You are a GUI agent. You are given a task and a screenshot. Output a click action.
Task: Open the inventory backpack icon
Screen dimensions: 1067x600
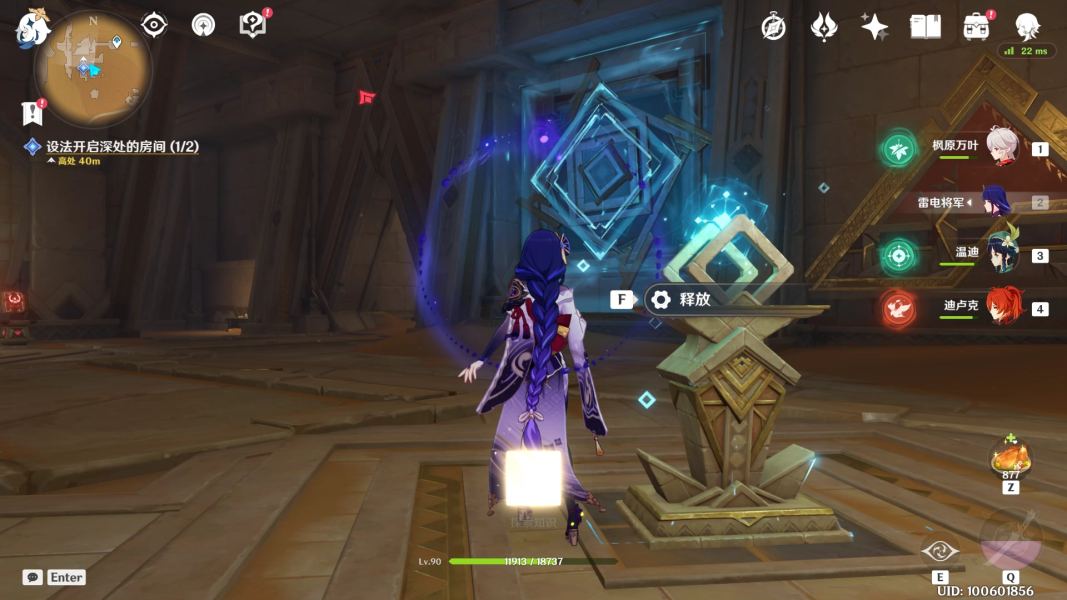(976, 27)
